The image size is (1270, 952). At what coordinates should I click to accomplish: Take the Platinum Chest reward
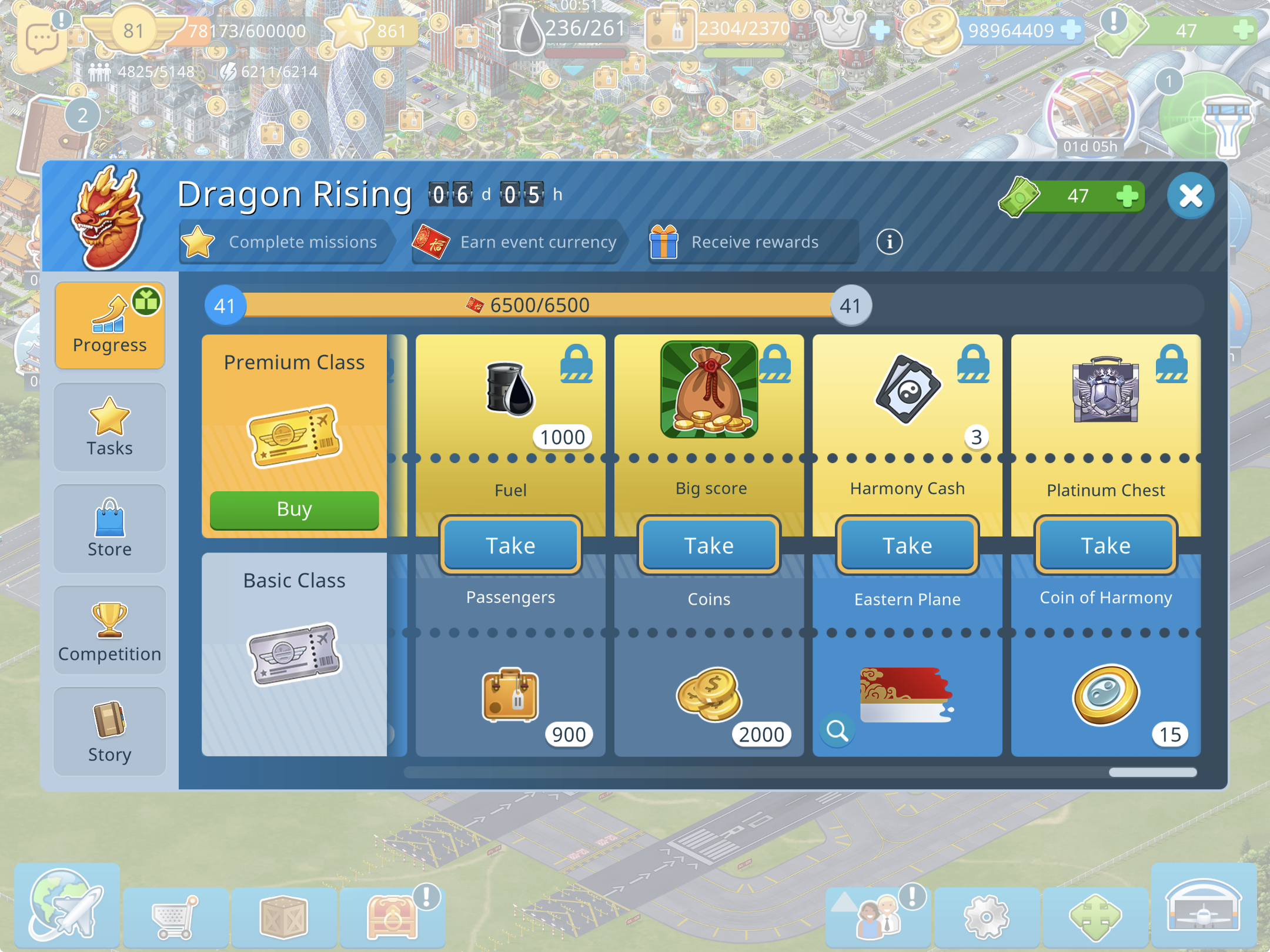coord(1105,545)
